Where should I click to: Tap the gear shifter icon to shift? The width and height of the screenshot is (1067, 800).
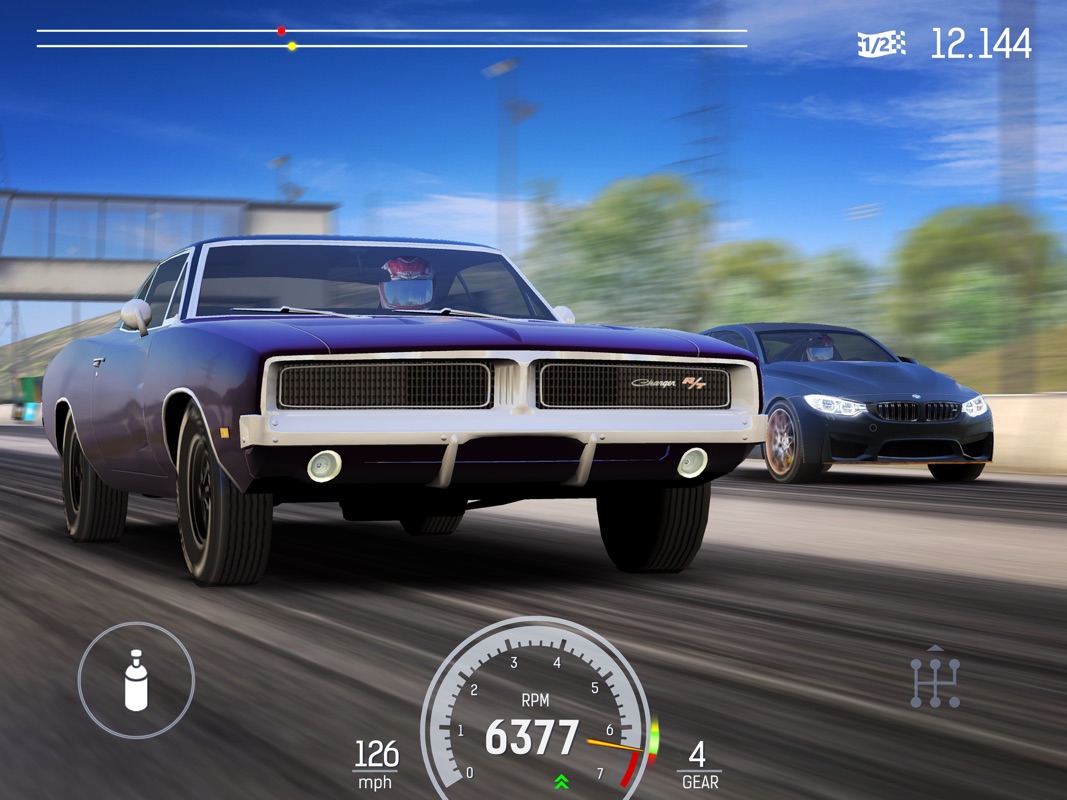tap(935, 681)
